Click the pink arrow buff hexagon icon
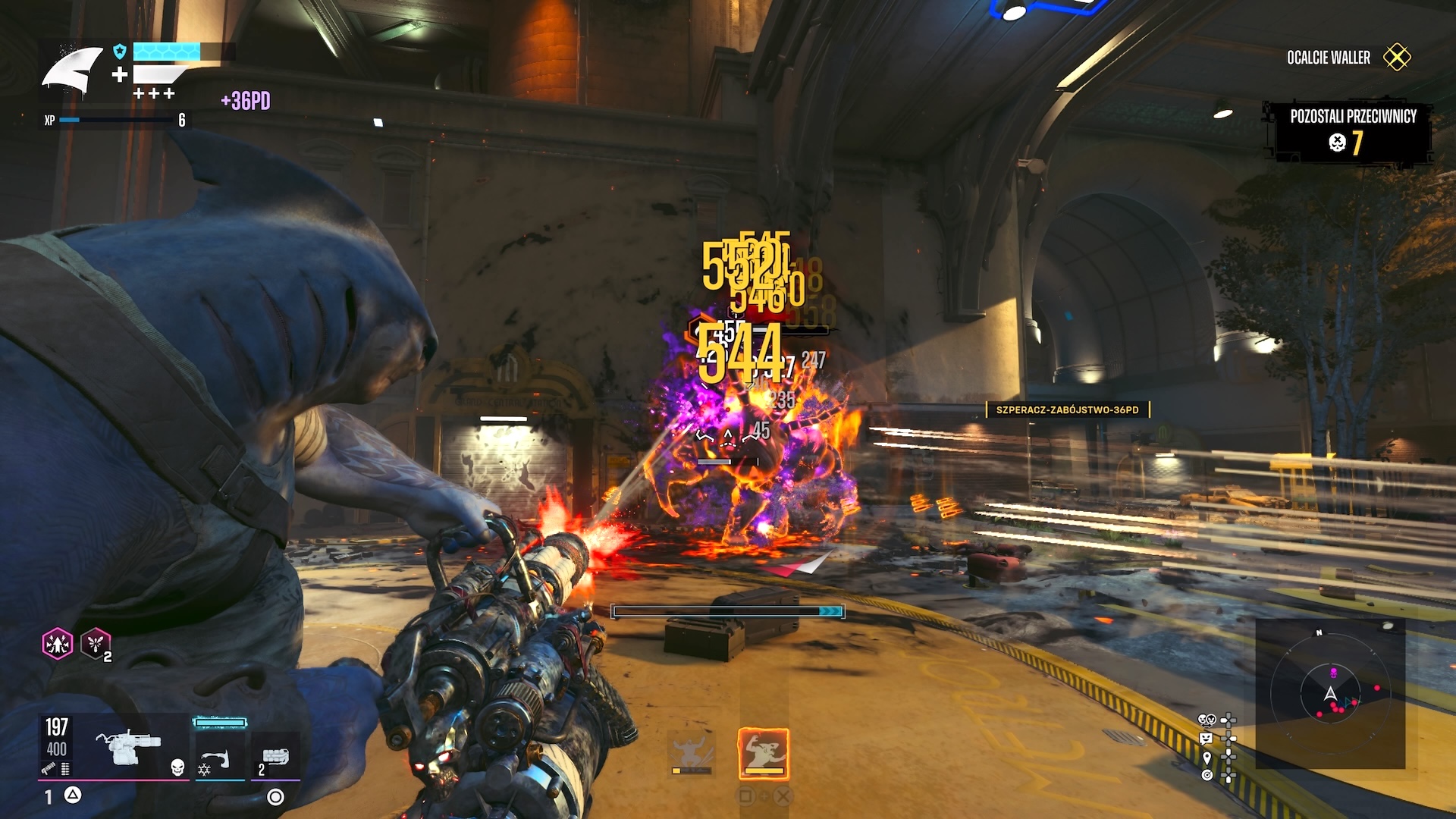 58,644
